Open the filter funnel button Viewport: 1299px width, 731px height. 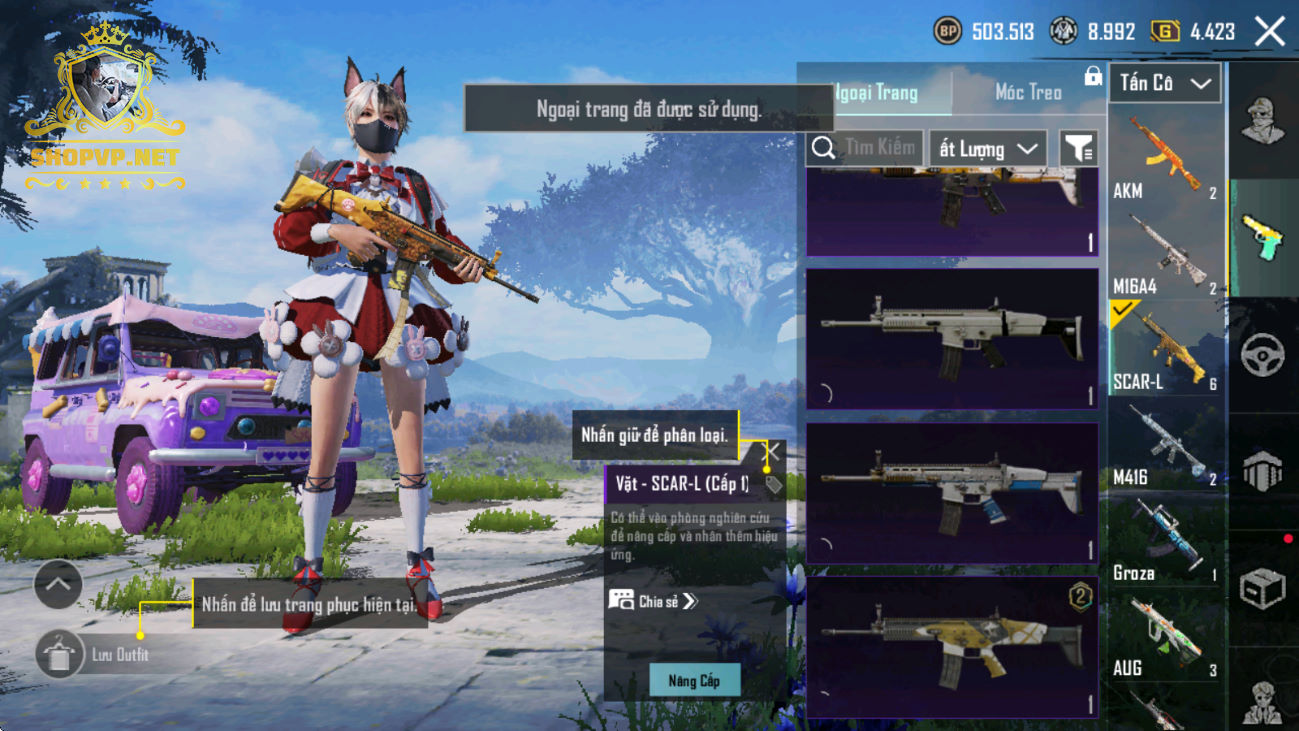click(1078, 149)
